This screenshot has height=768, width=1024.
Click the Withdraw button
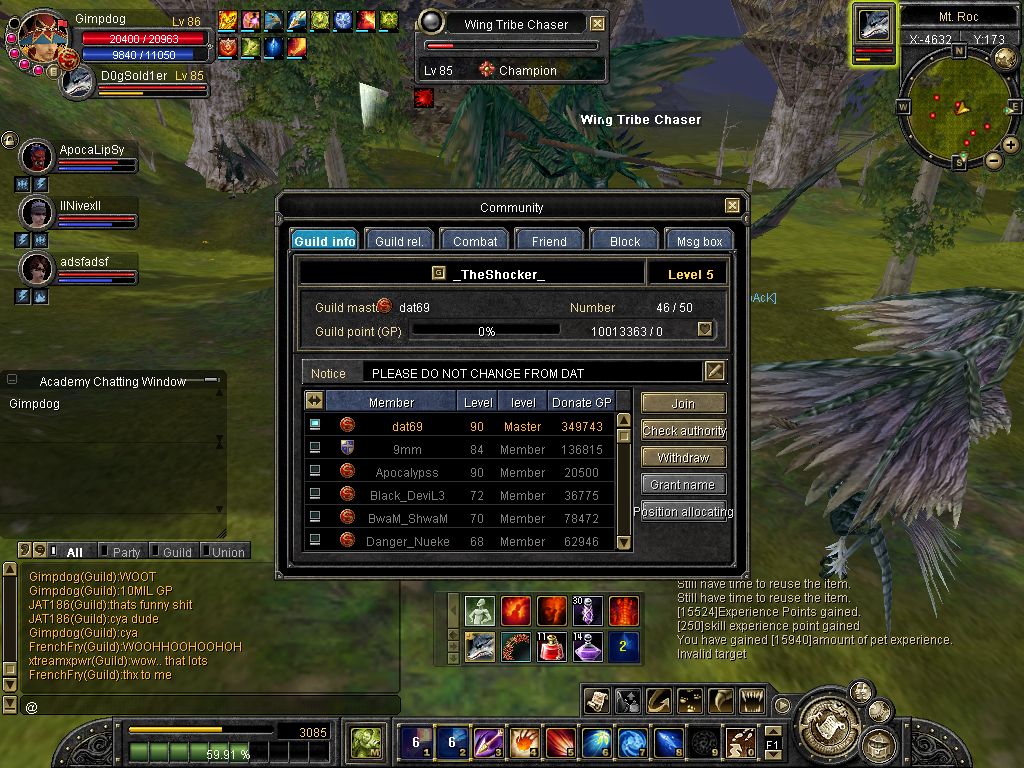pos(683,458)
